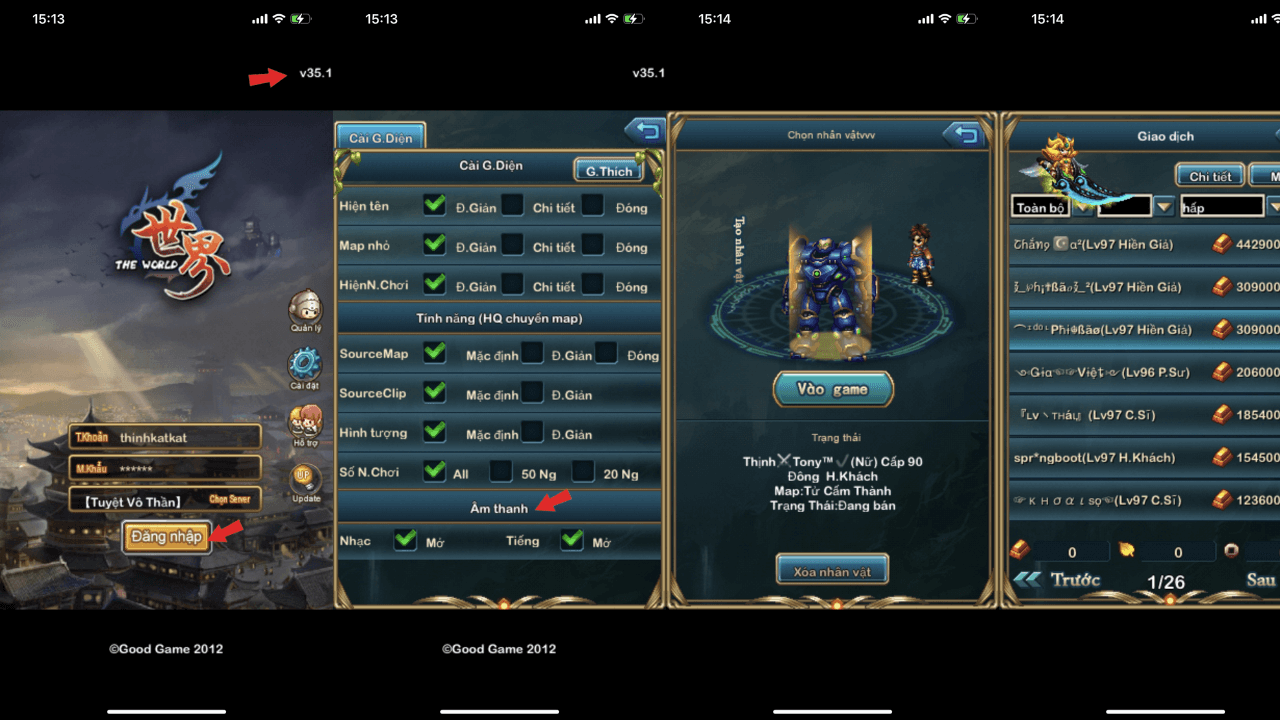Tap the copper ingot icon at Giao dịch bottom

[1019, 550]
